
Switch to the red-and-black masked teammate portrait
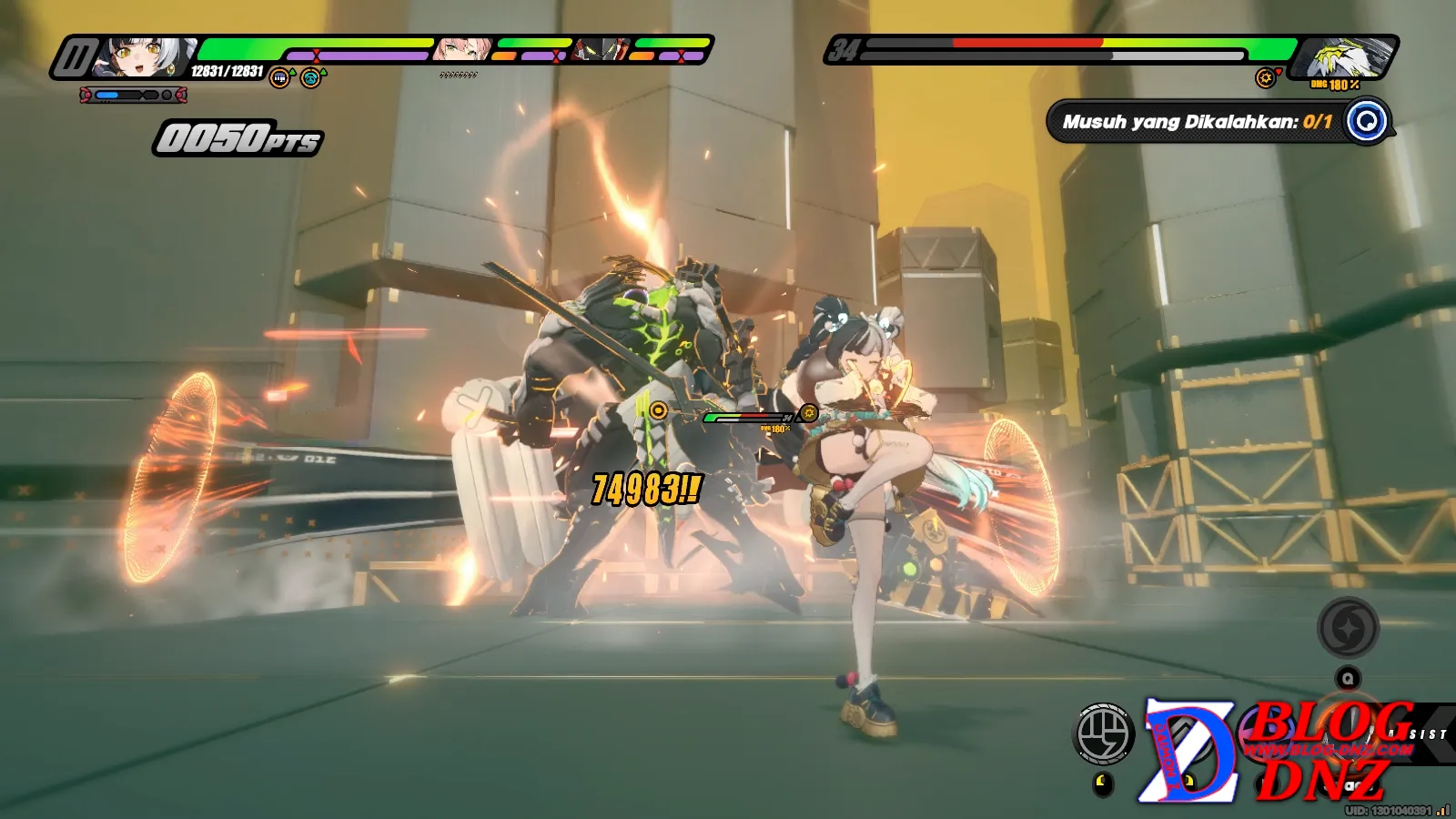[602, 49]
